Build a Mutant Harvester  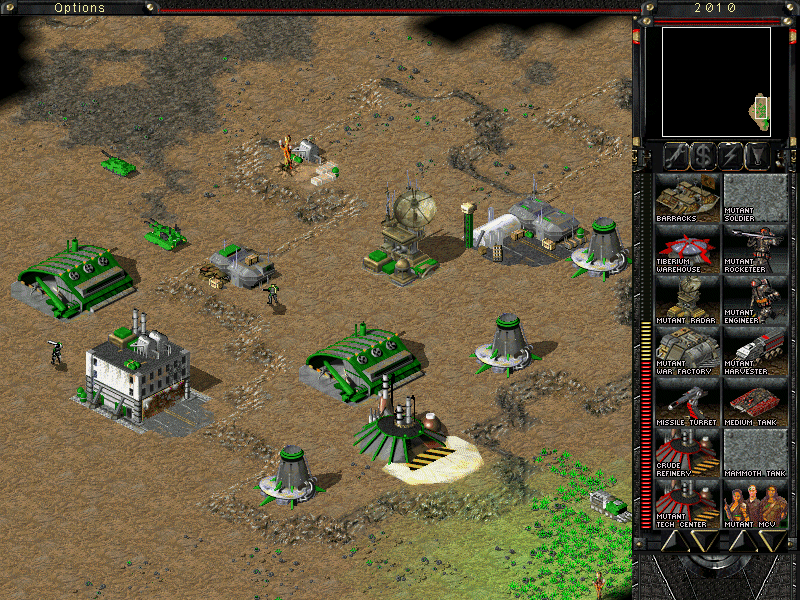pyautogui.click(x=755, y=351)
